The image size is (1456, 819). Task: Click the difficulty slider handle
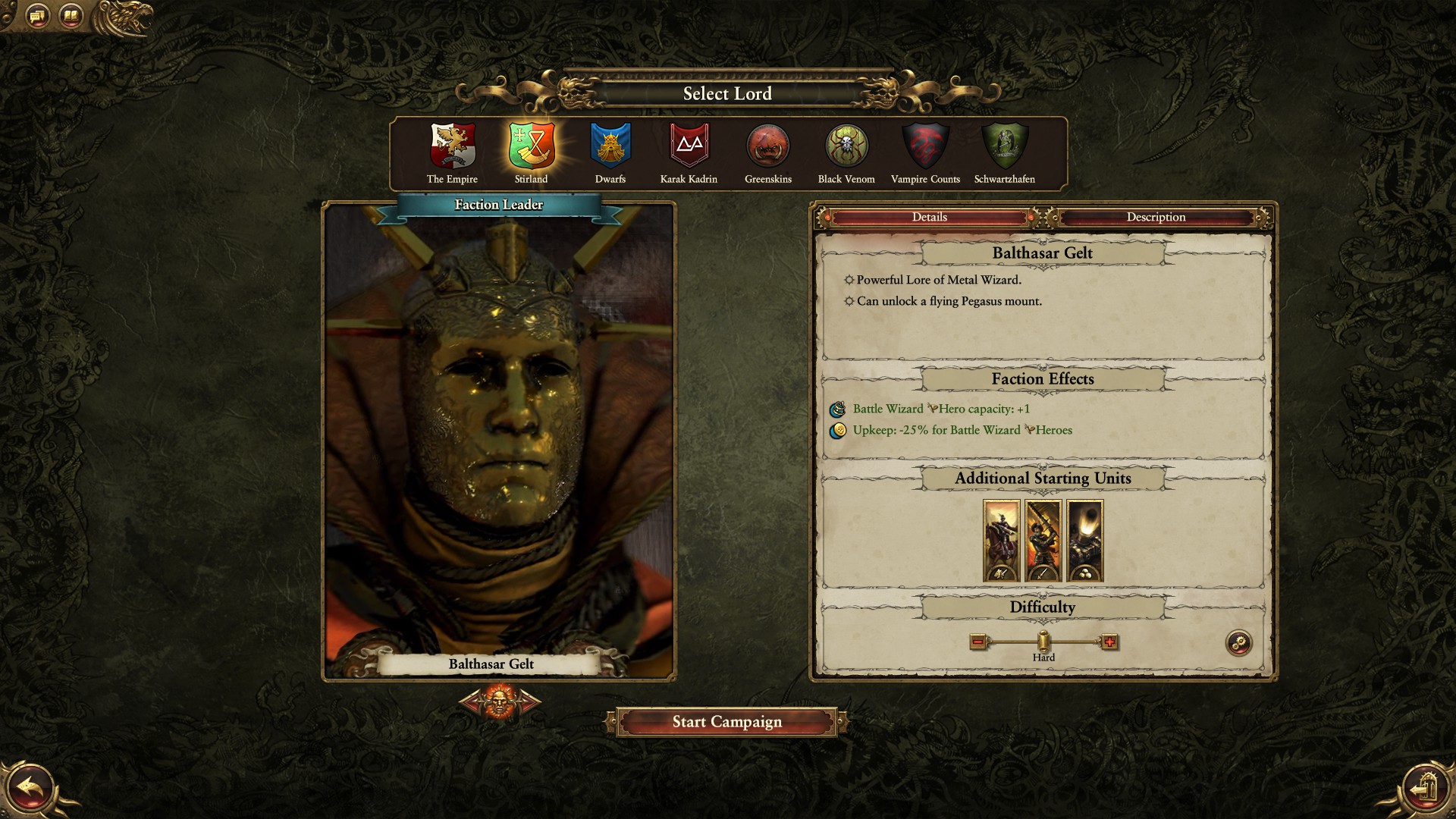pos(1043,642)
